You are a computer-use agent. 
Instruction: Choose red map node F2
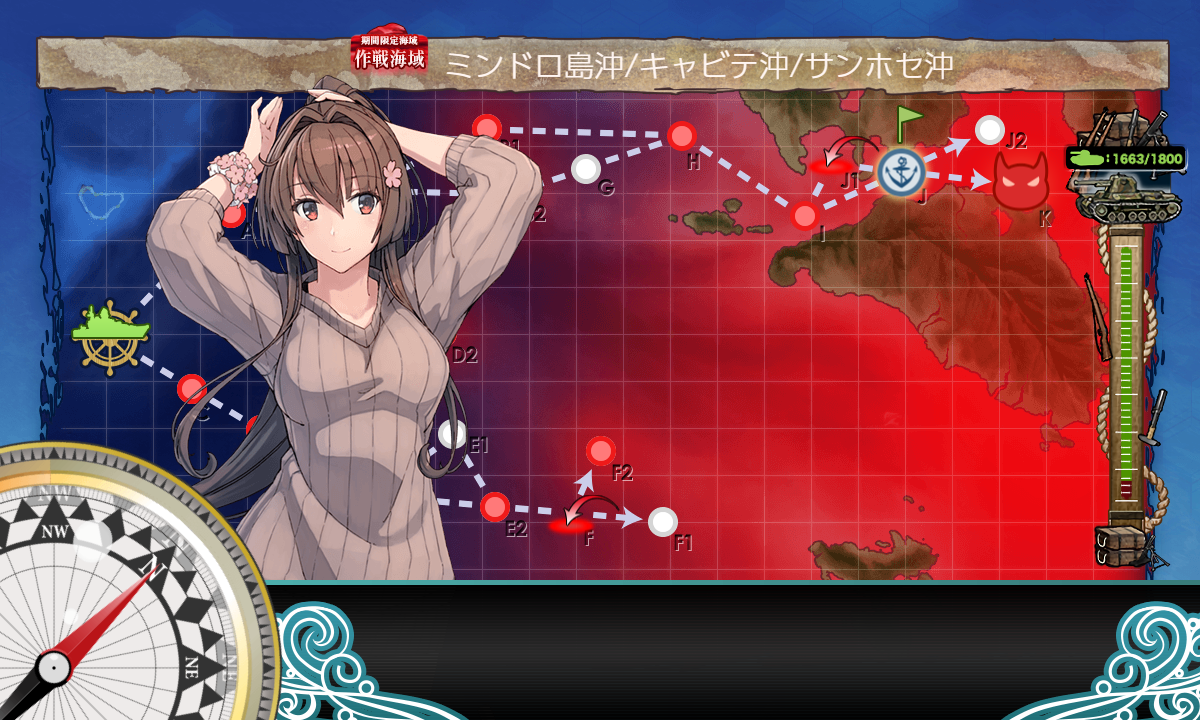[x=601, y=451]
